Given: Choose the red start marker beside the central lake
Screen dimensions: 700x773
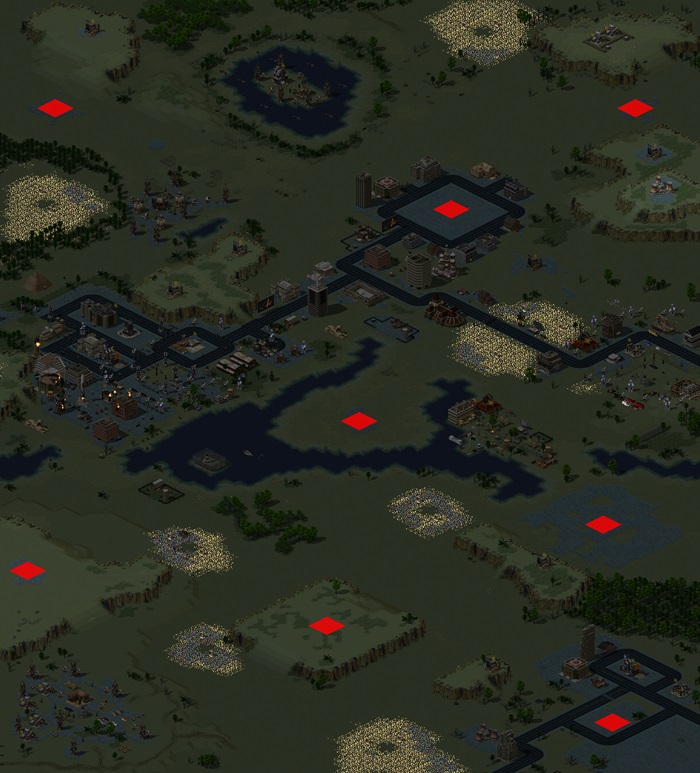Looking at the screenshot, I should coord(359,421).
